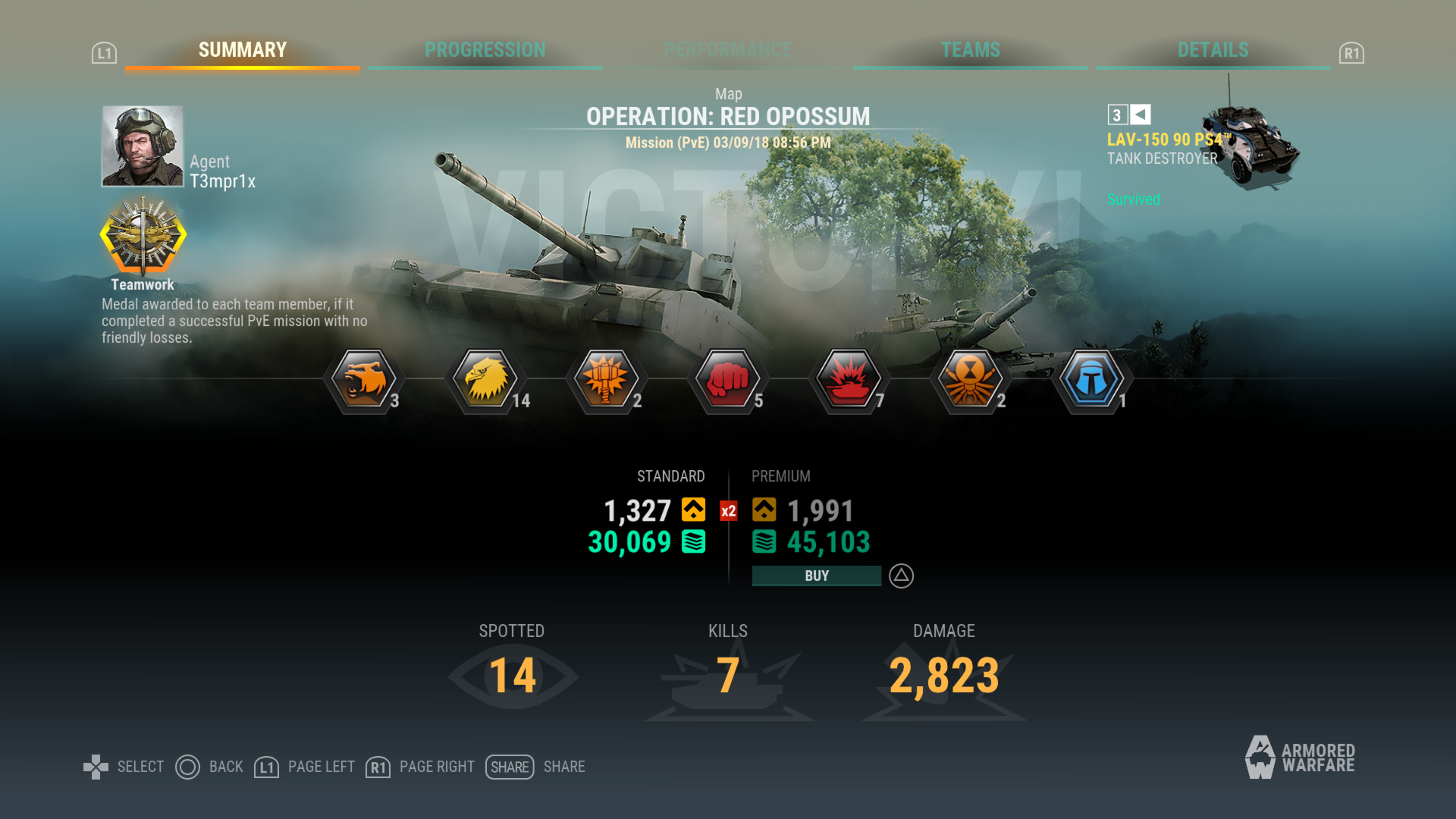View the bear head medal with count 3
Viewport: 1456px width, 819px height.
tap(363, 381)
